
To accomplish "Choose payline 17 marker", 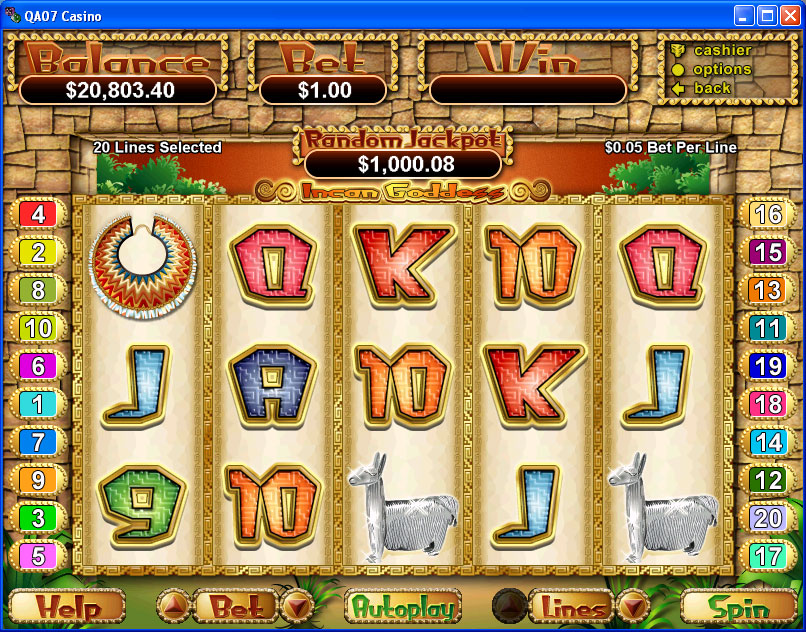I will tap(767, 556).
